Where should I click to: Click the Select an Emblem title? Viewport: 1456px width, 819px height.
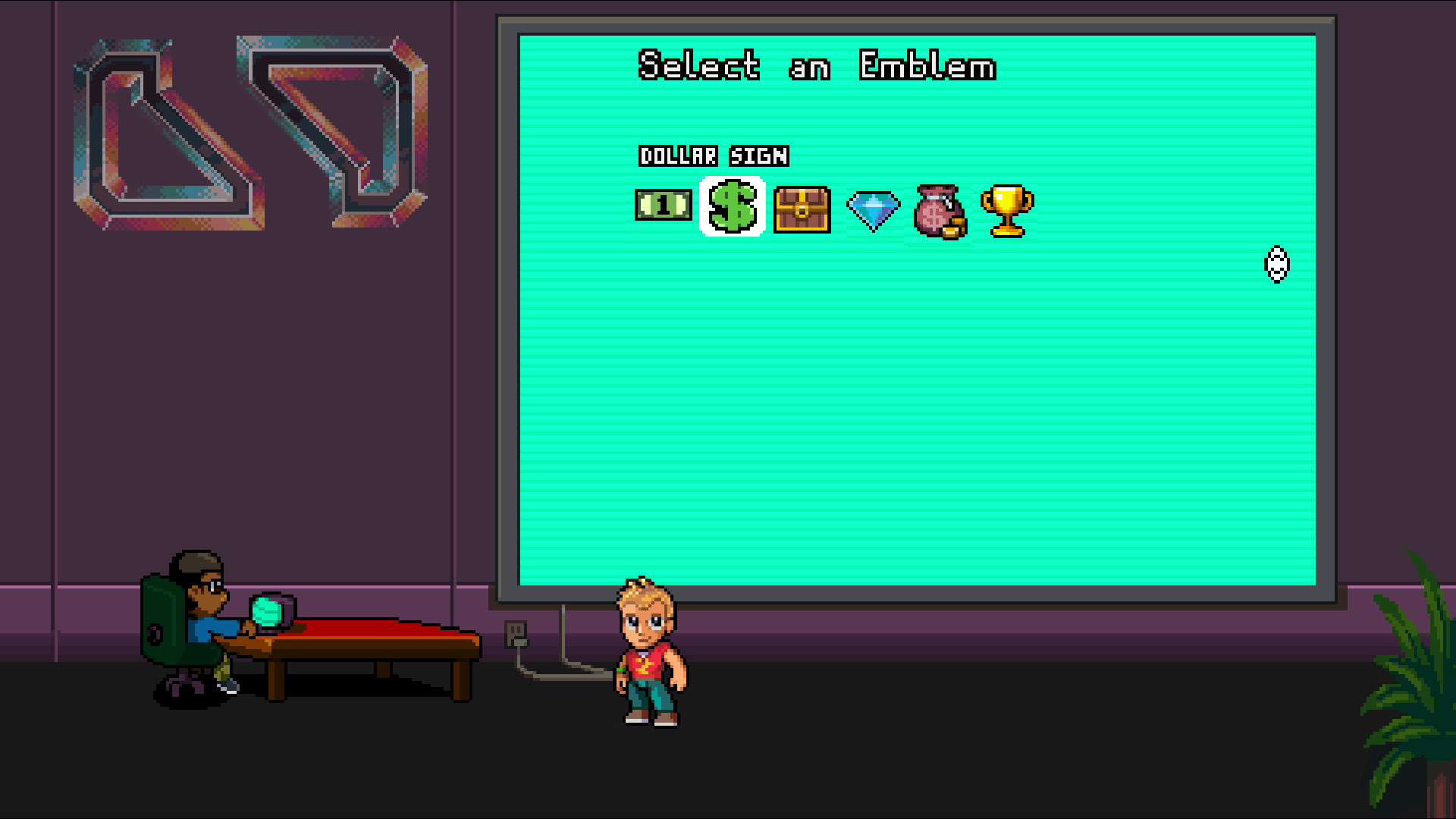[x=817, y=67]
